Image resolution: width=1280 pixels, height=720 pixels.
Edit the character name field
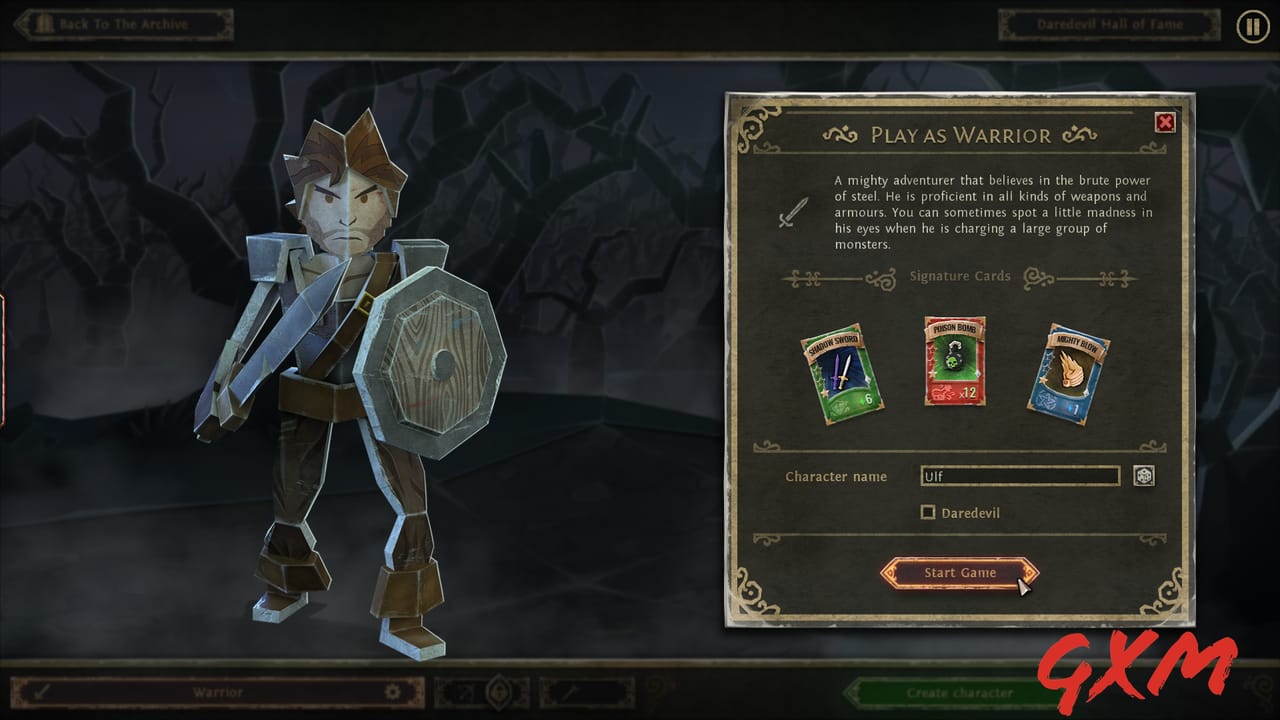click(1019, 476)
